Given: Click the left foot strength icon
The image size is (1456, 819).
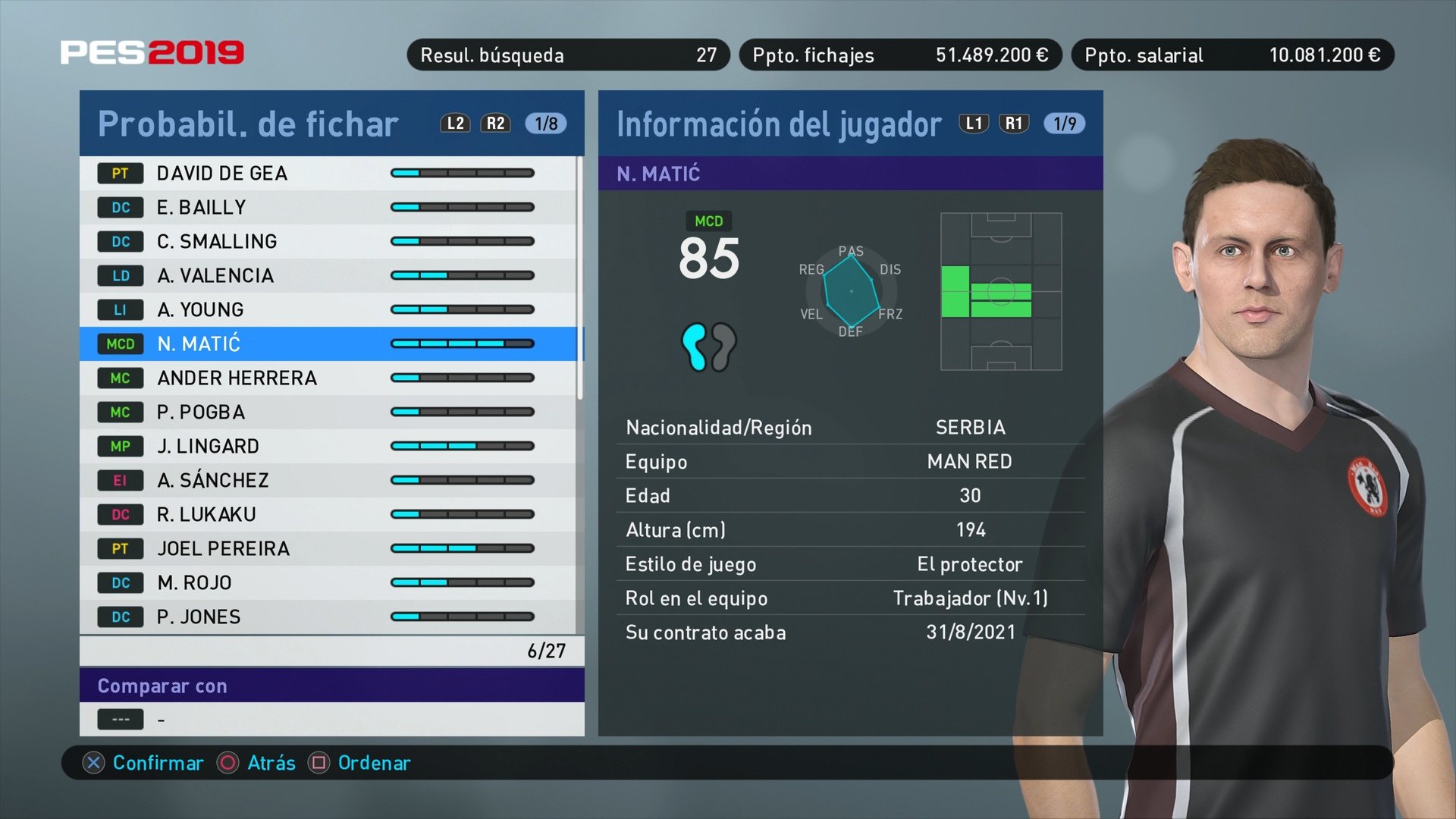Looking at the screenshot, I should [x=695, y=345].
